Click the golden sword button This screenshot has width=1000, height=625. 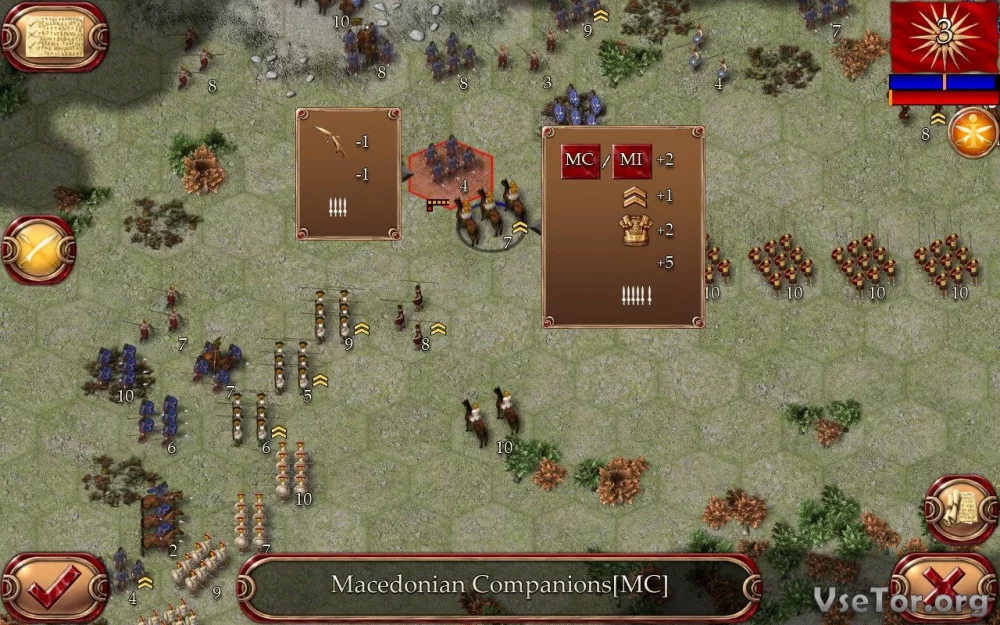click(x=40, y=250)
